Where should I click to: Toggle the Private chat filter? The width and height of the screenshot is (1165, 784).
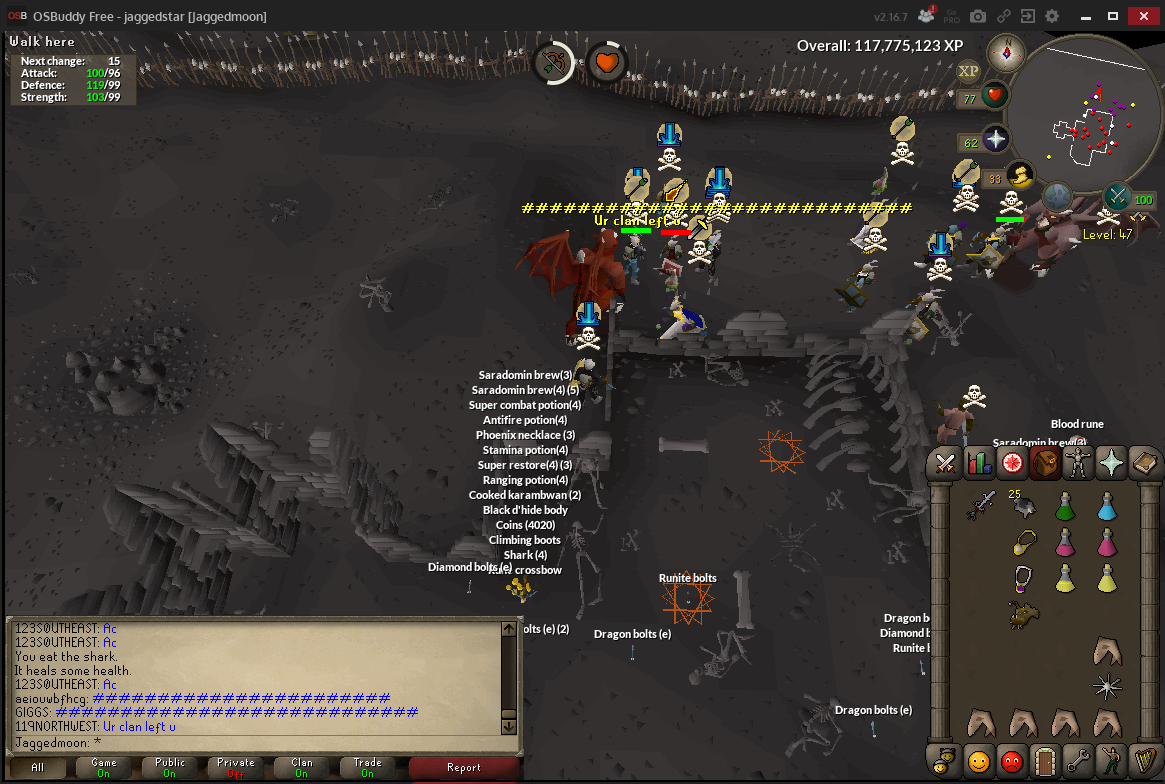[x=236, y=768]
